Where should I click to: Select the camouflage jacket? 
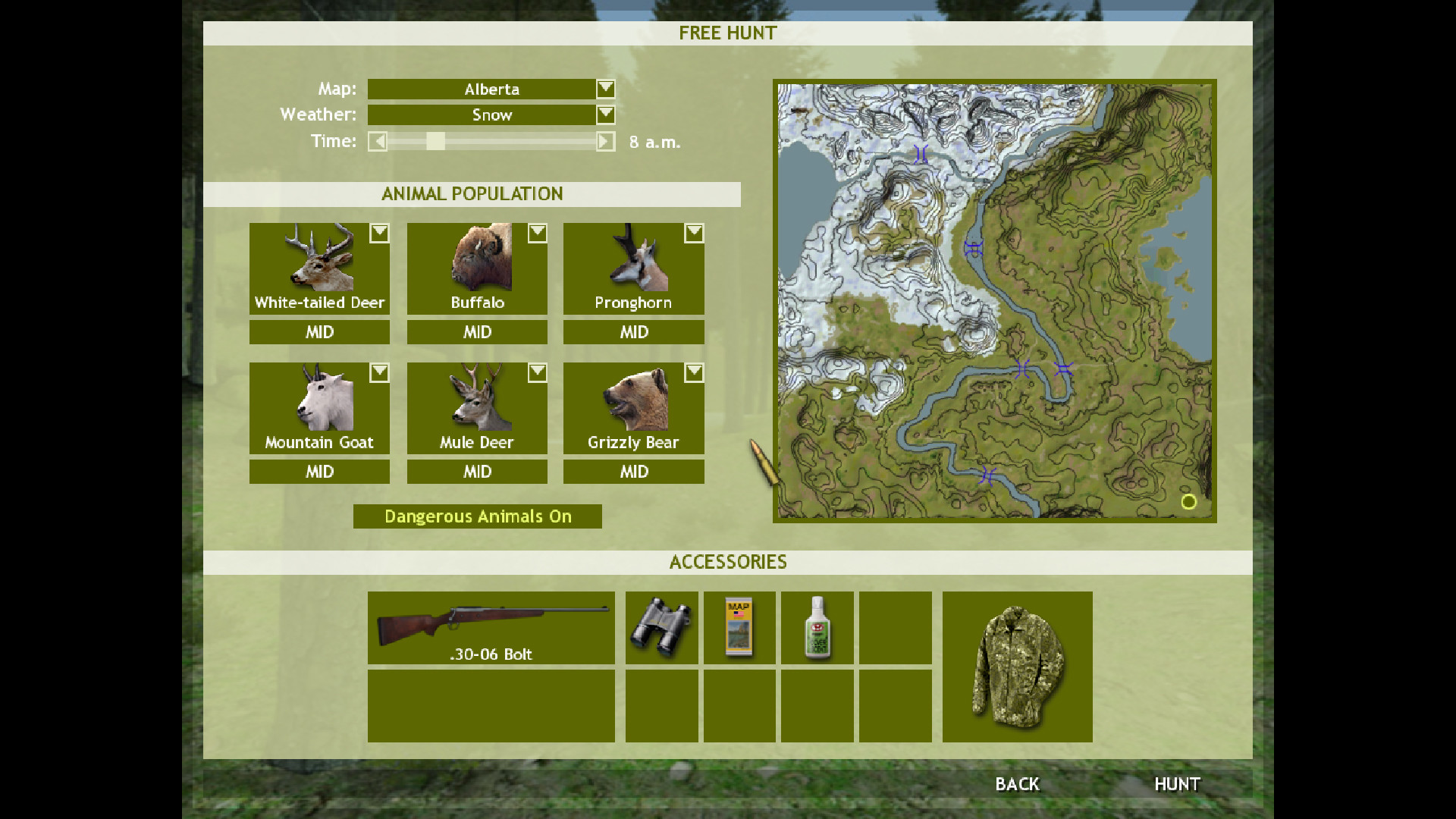(1016, 667)
